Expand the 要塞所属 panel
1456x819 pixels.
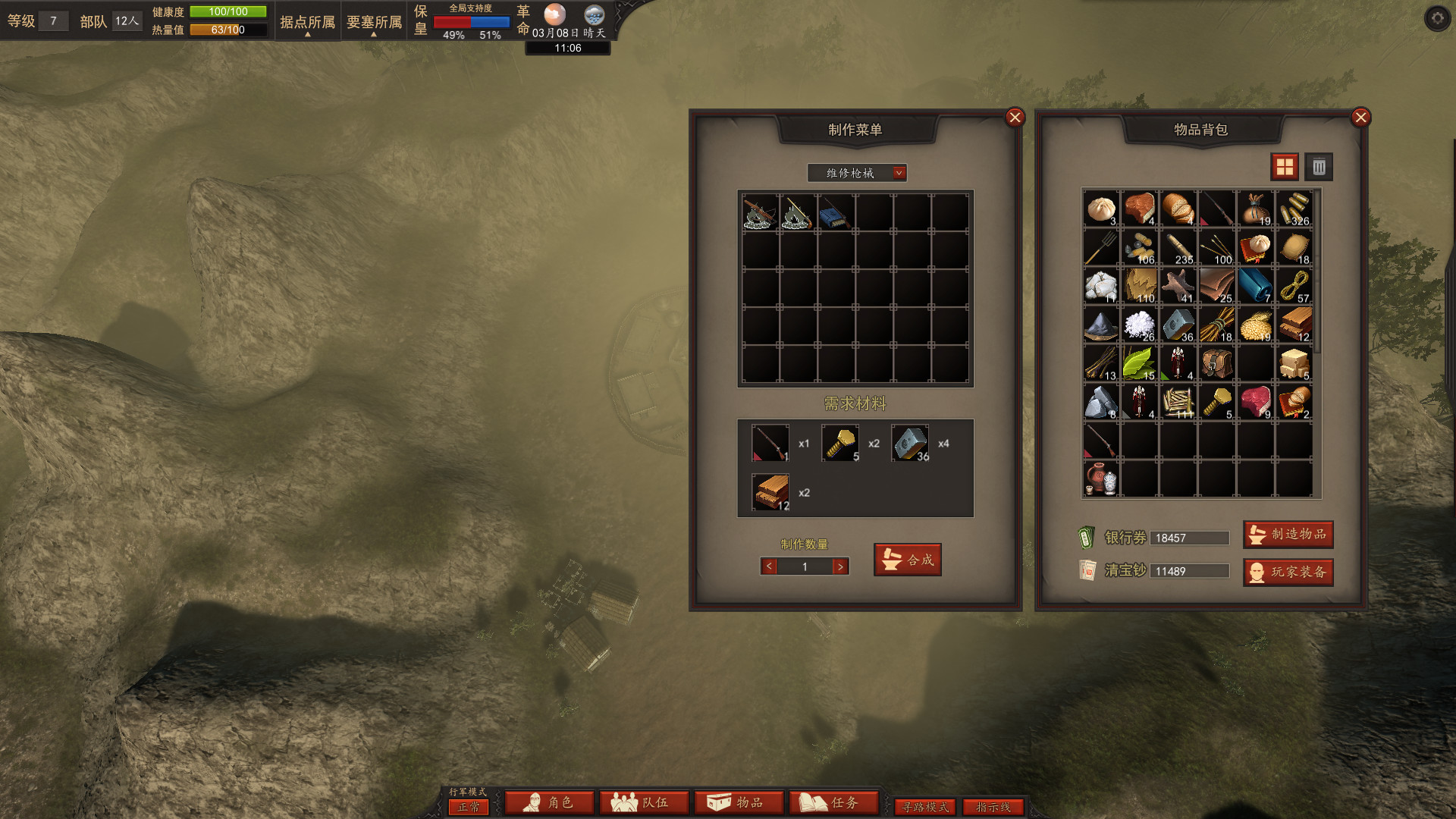375,22
